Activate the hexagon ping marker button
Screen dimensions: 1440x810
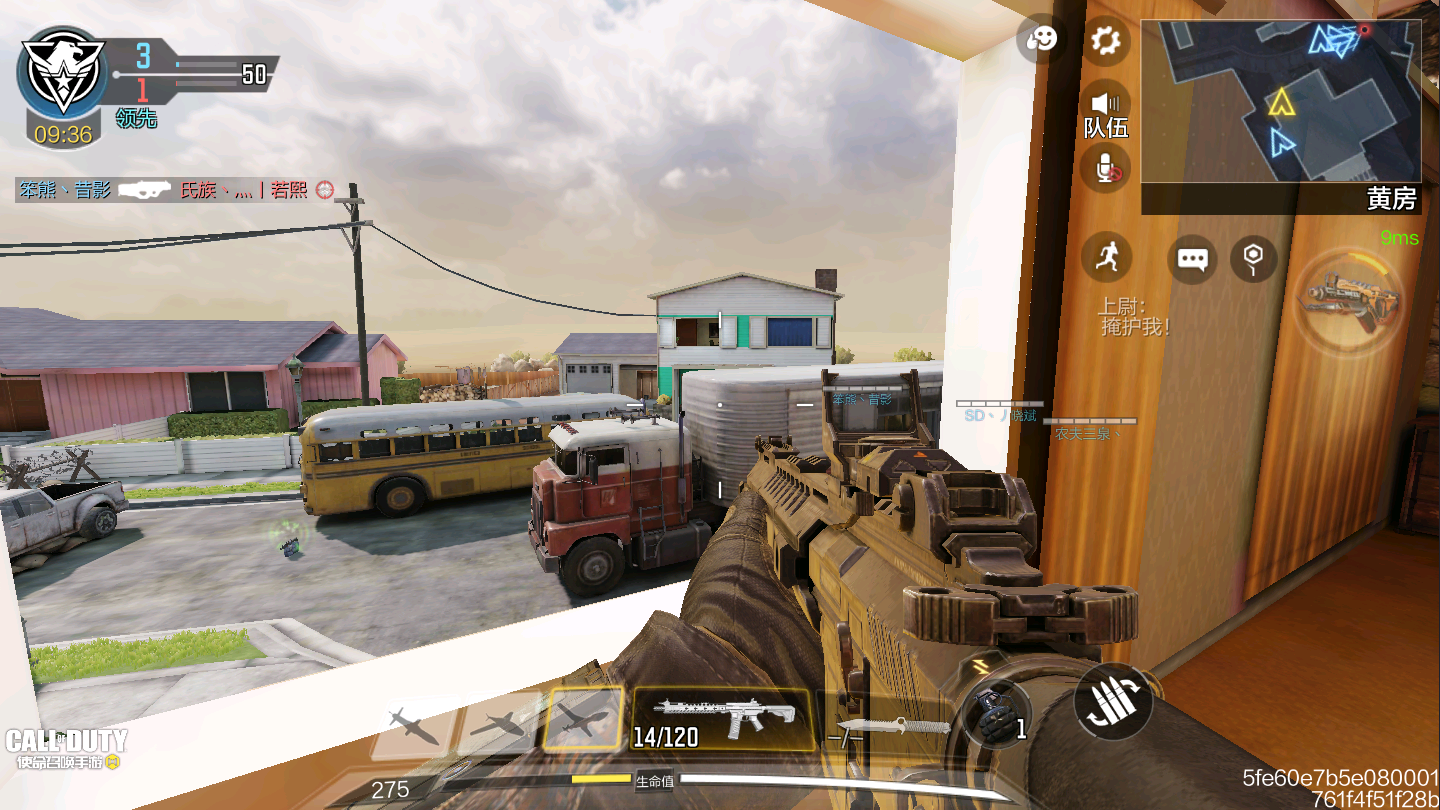pyautogui.click(x=1253, y=259)
